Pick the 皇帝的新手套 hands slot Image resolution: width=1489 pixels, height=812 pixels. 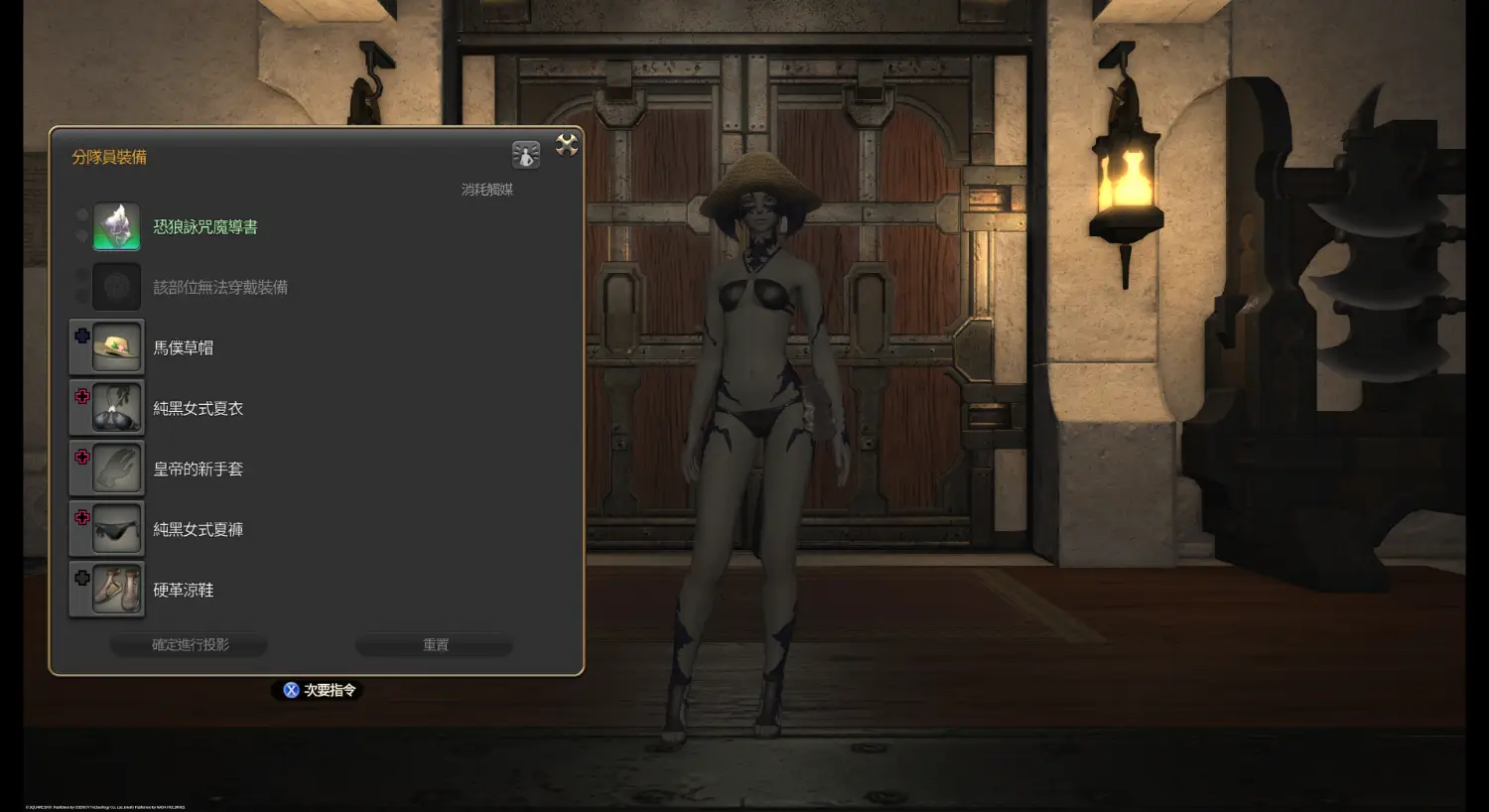pos(117,469)
